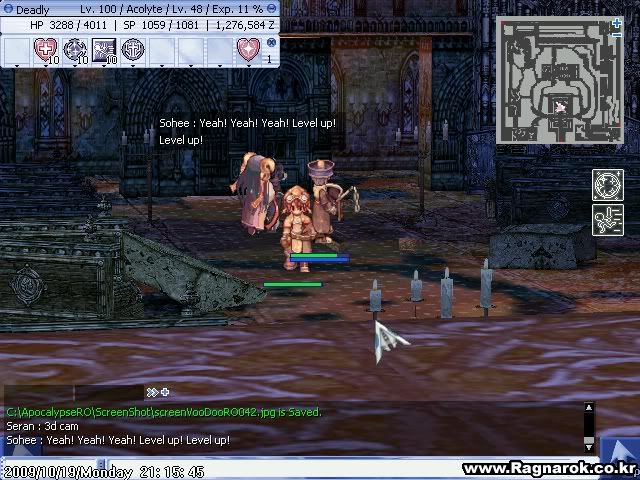Click the running figure status icon

(607, 219)
